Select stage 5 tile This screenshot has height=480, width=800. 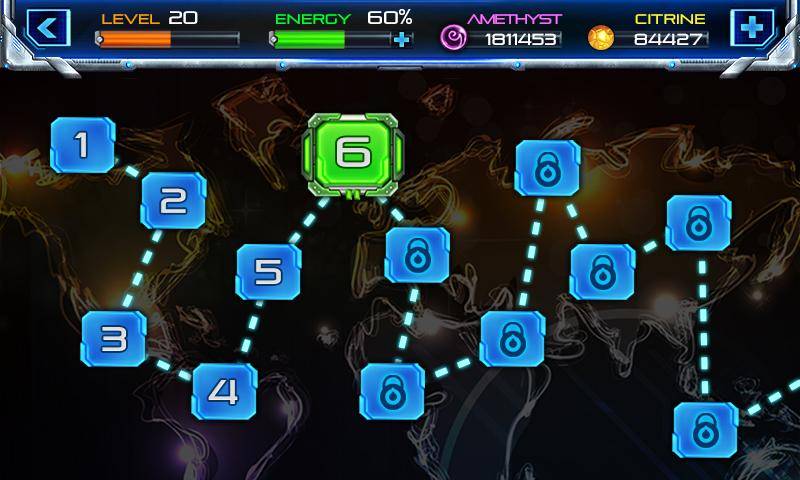tap(268, 272)
